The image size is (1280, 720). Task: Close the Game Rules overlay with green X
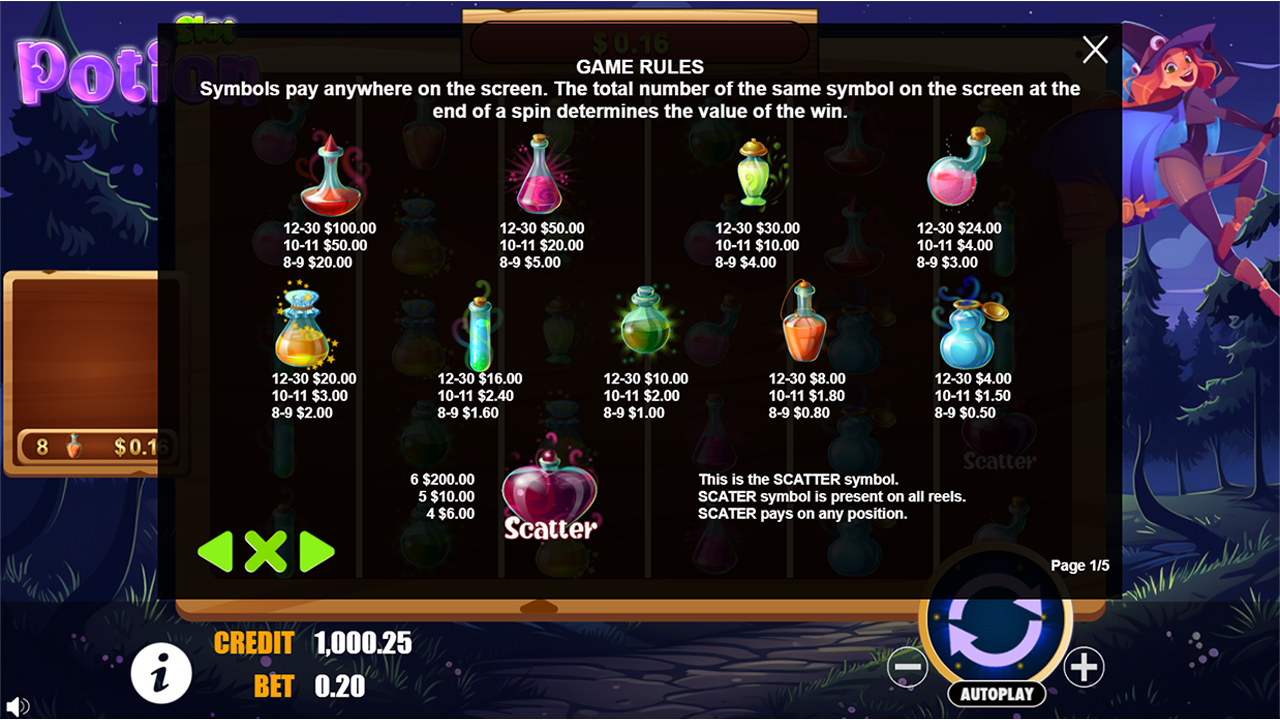(x=266, y=550)
